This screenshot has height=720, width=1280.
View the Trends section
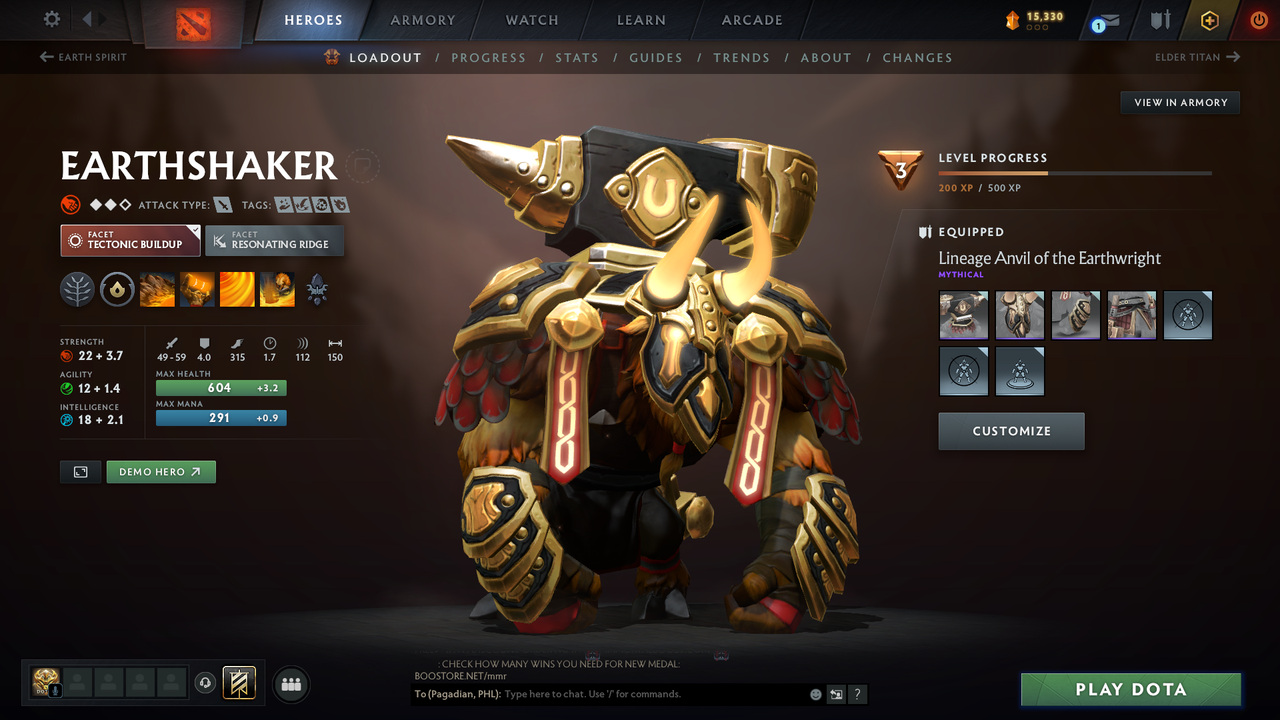[x=741, y=58]
